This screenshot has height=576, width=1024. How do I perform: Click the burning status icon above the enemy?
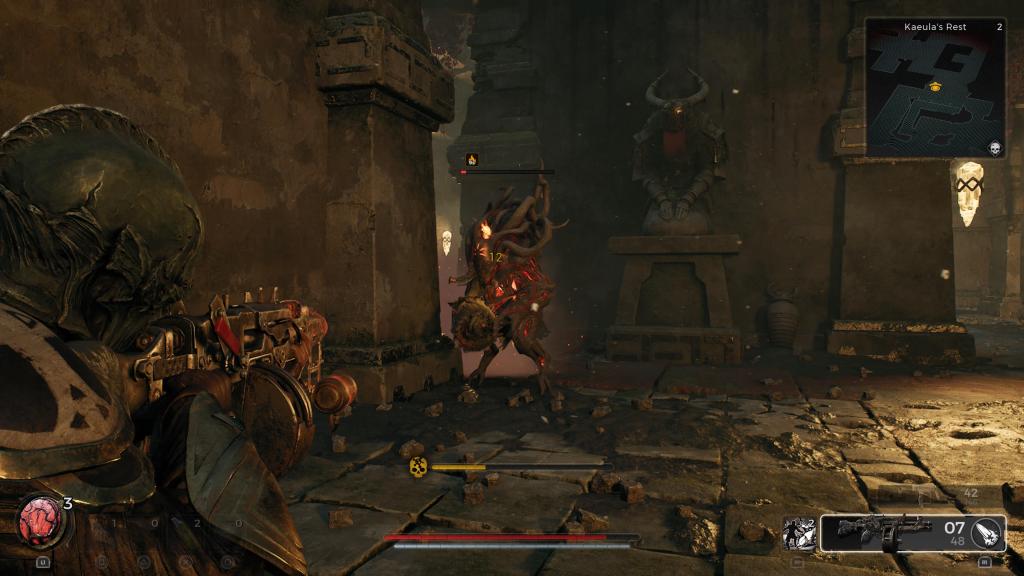click(x=471, y=158)
